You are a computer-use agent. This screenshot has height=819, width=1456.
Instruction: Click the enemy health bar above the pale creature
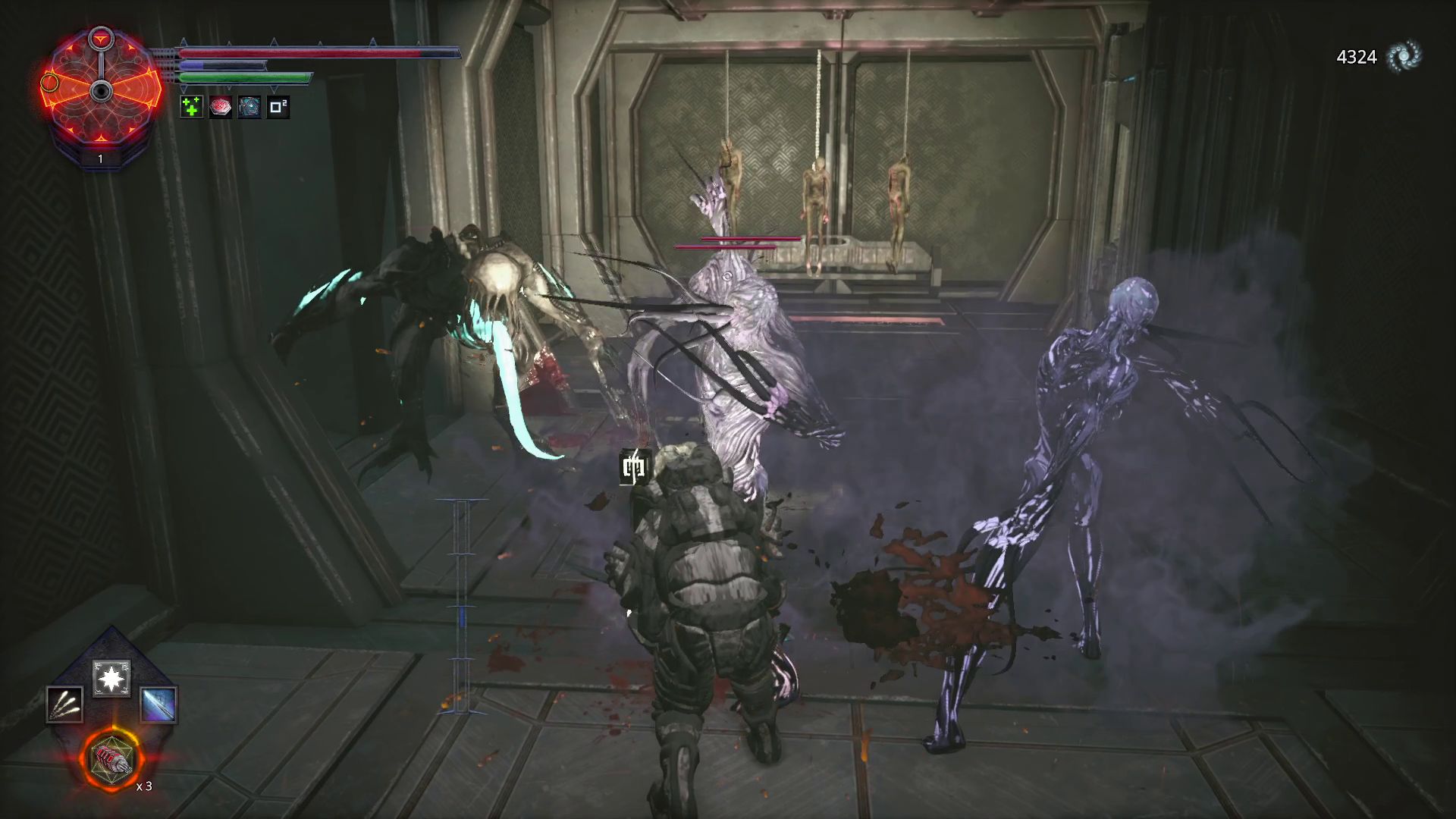point(751,237)
